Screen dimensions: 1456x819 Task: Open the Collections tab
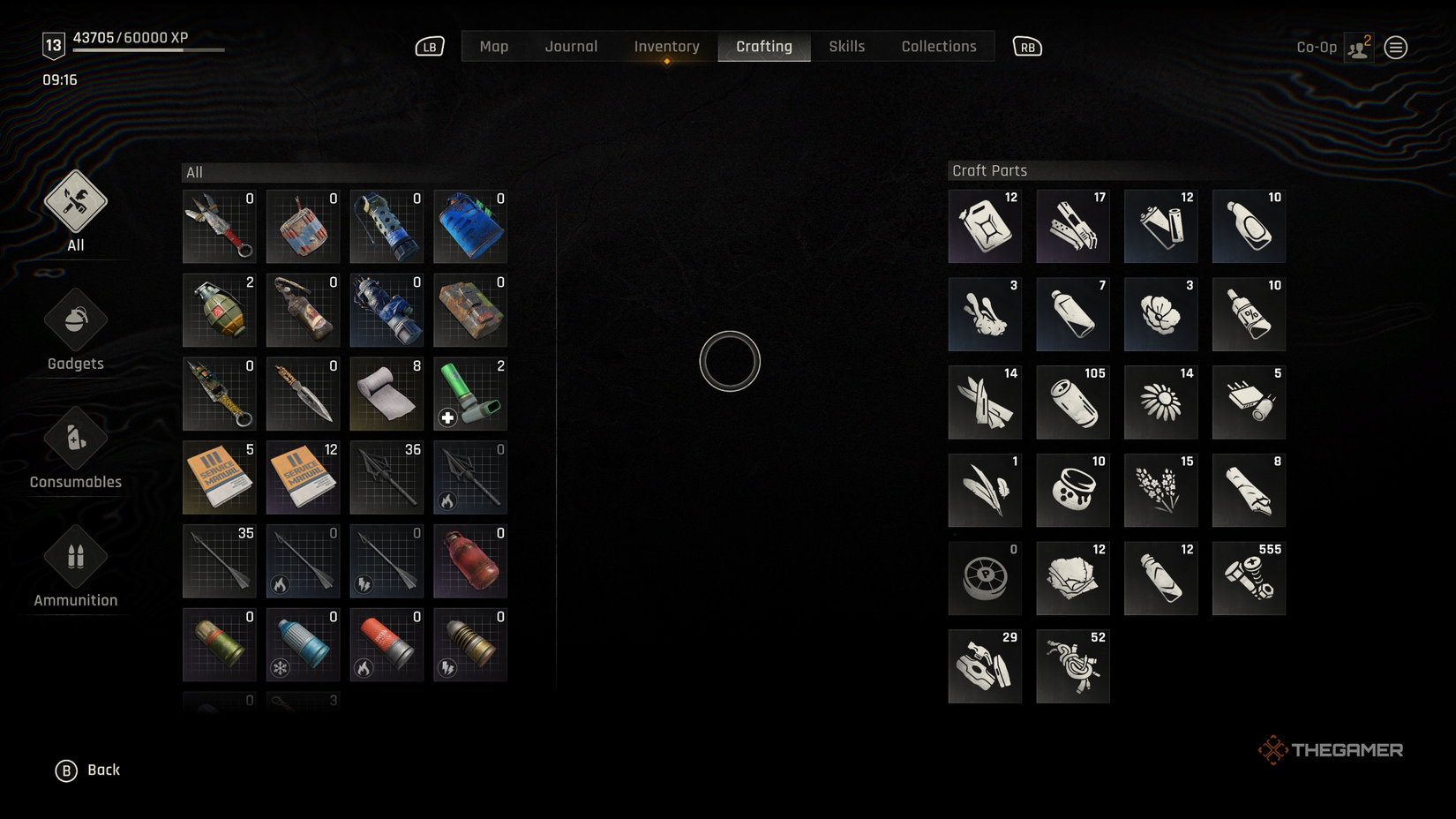pos(938,47)
